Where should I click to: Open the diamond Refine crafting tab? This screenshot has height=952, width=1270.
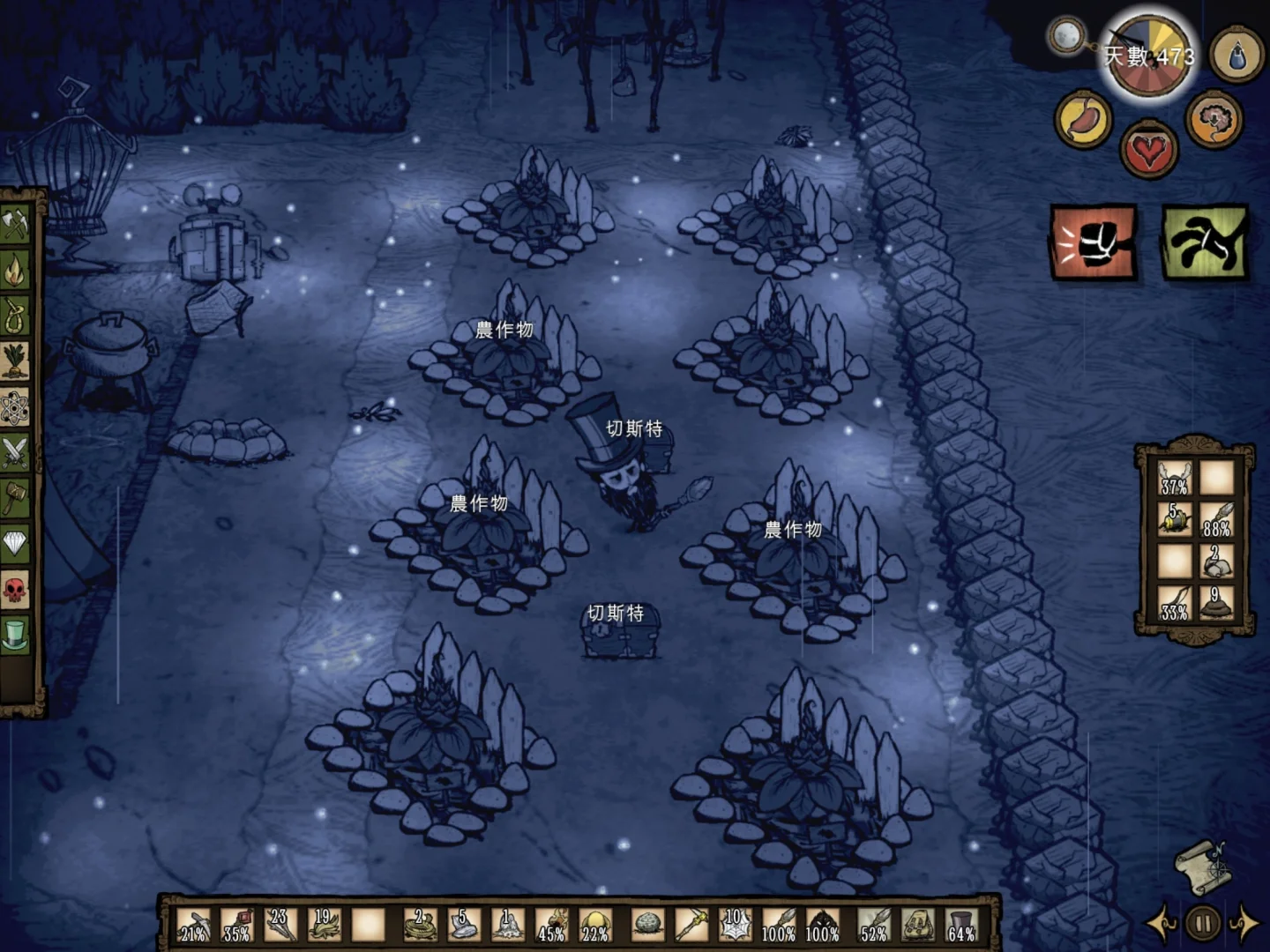click(15, 544)
